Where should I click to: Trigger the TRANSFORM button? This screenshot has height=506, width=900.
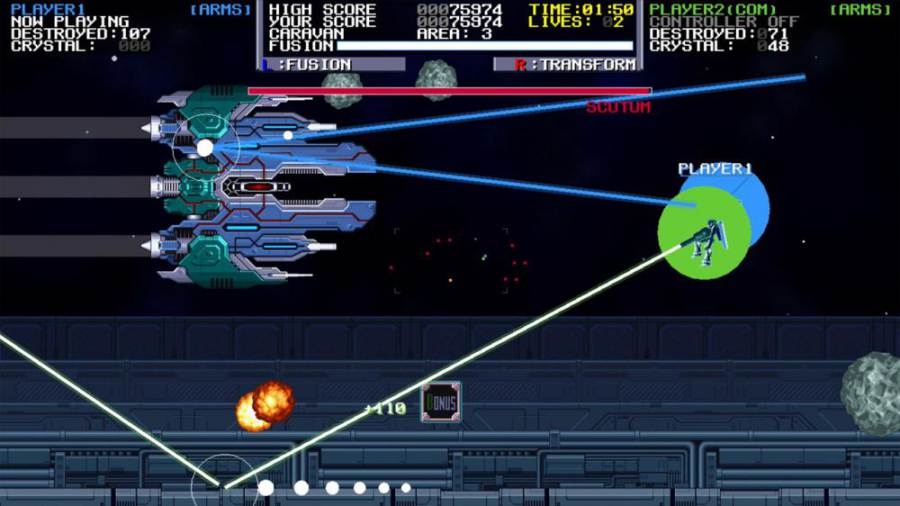pyautogui.click(x=565, y=65)
